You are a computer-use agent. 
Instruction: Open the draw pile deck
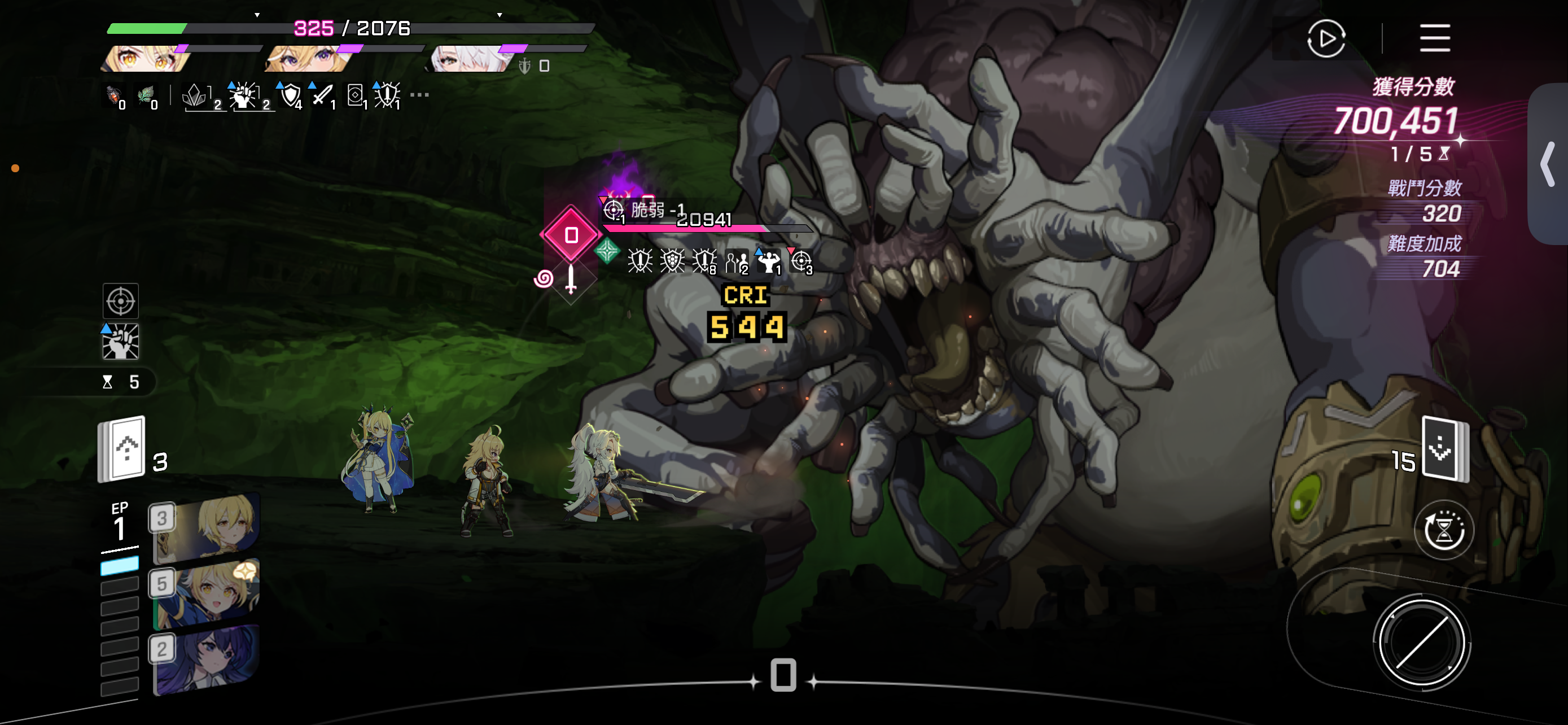(x=122, y=449)
